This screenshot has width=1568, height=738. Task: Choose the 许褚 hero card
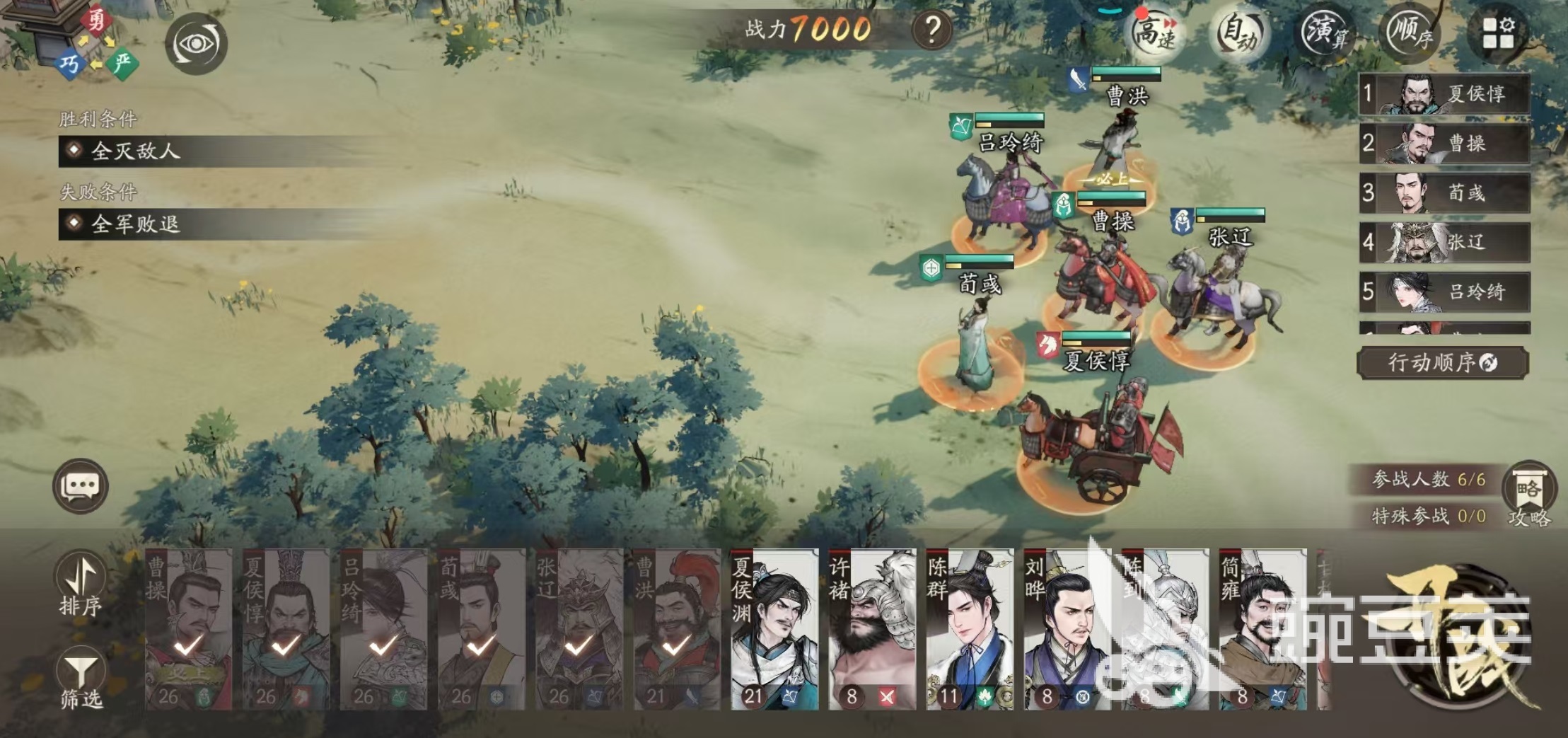871,629
